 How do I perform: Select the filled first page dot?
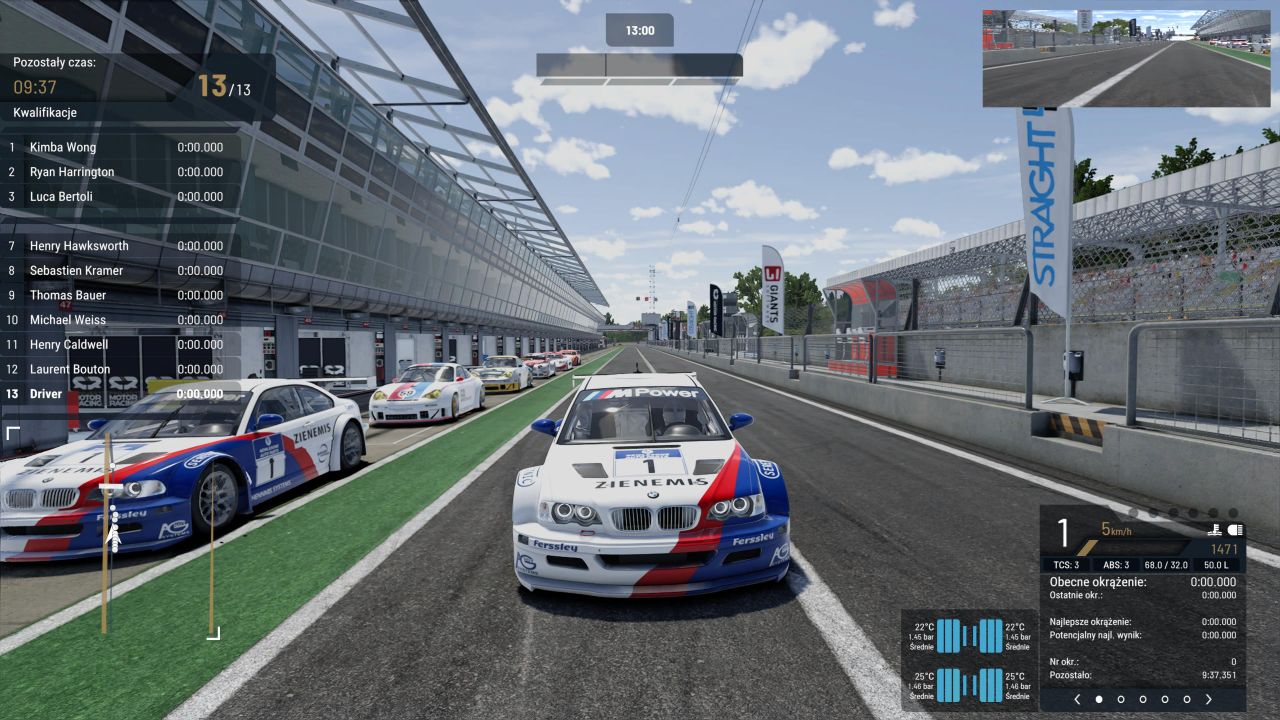pyautogui.click(x=1099, y=699)
